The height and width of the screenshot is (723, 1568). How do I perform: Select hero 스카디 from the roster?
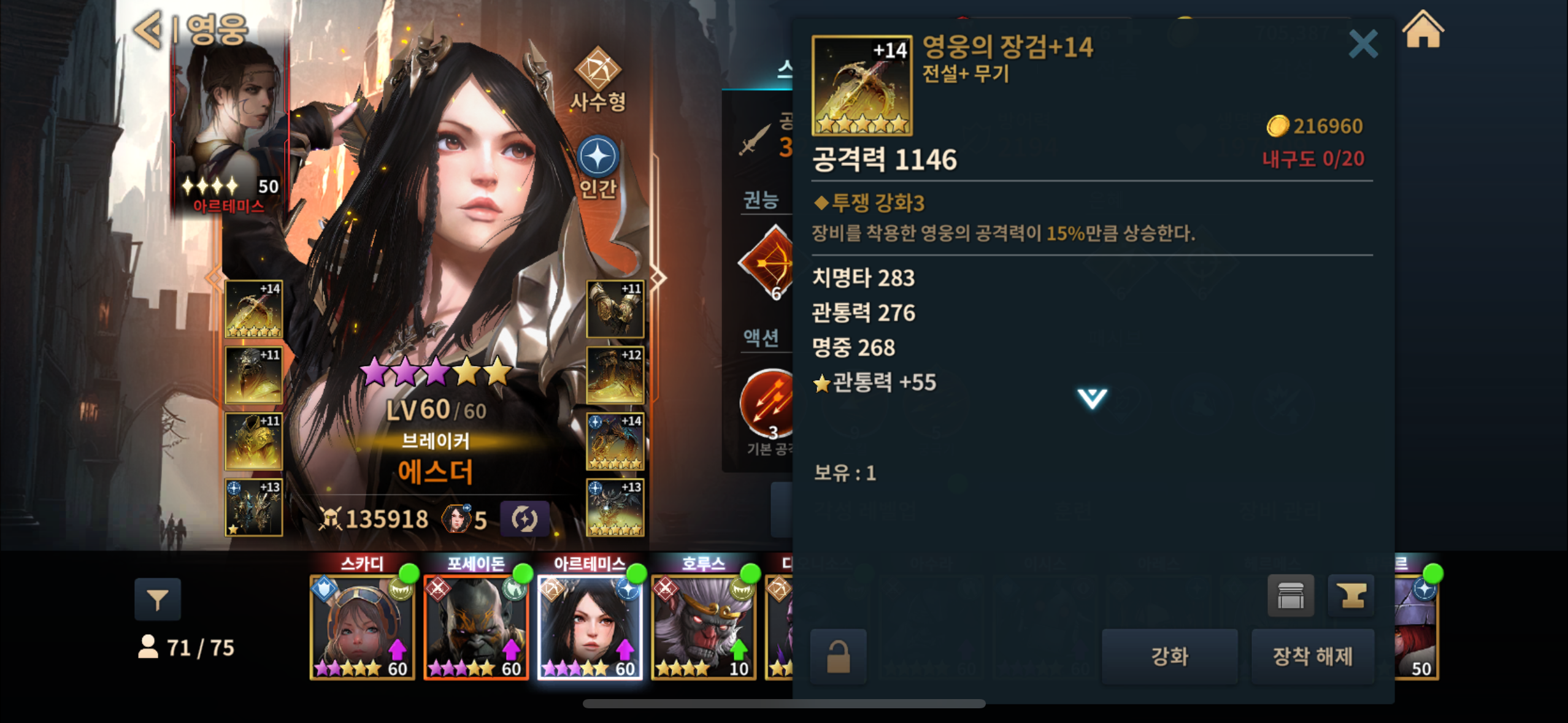click(x=362, y=627)
